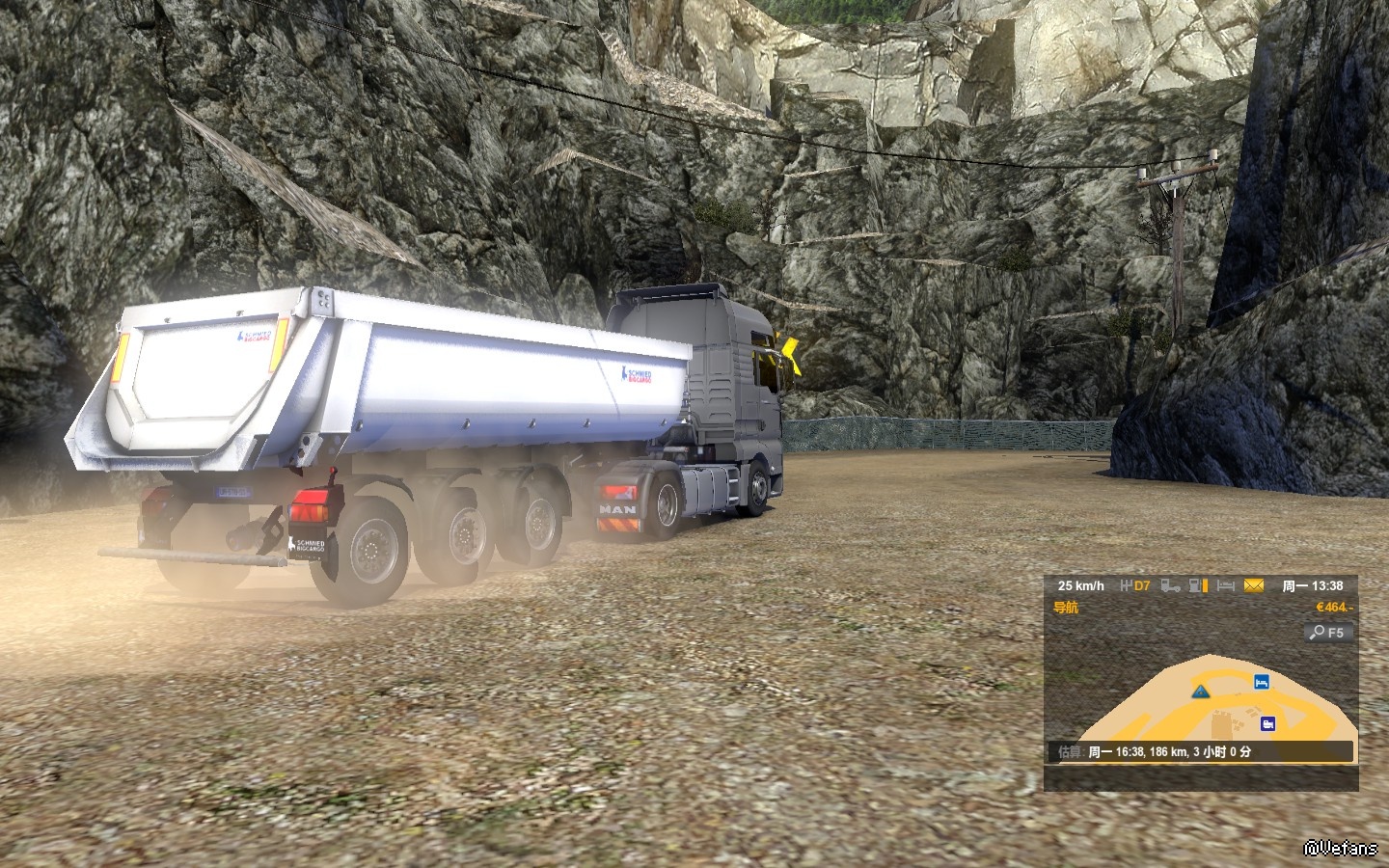Viewport: 1389px width, 868px height.
Task: Click the blue player arrow on minimap
Action: pyautogui.click(x=1199, y=691)
